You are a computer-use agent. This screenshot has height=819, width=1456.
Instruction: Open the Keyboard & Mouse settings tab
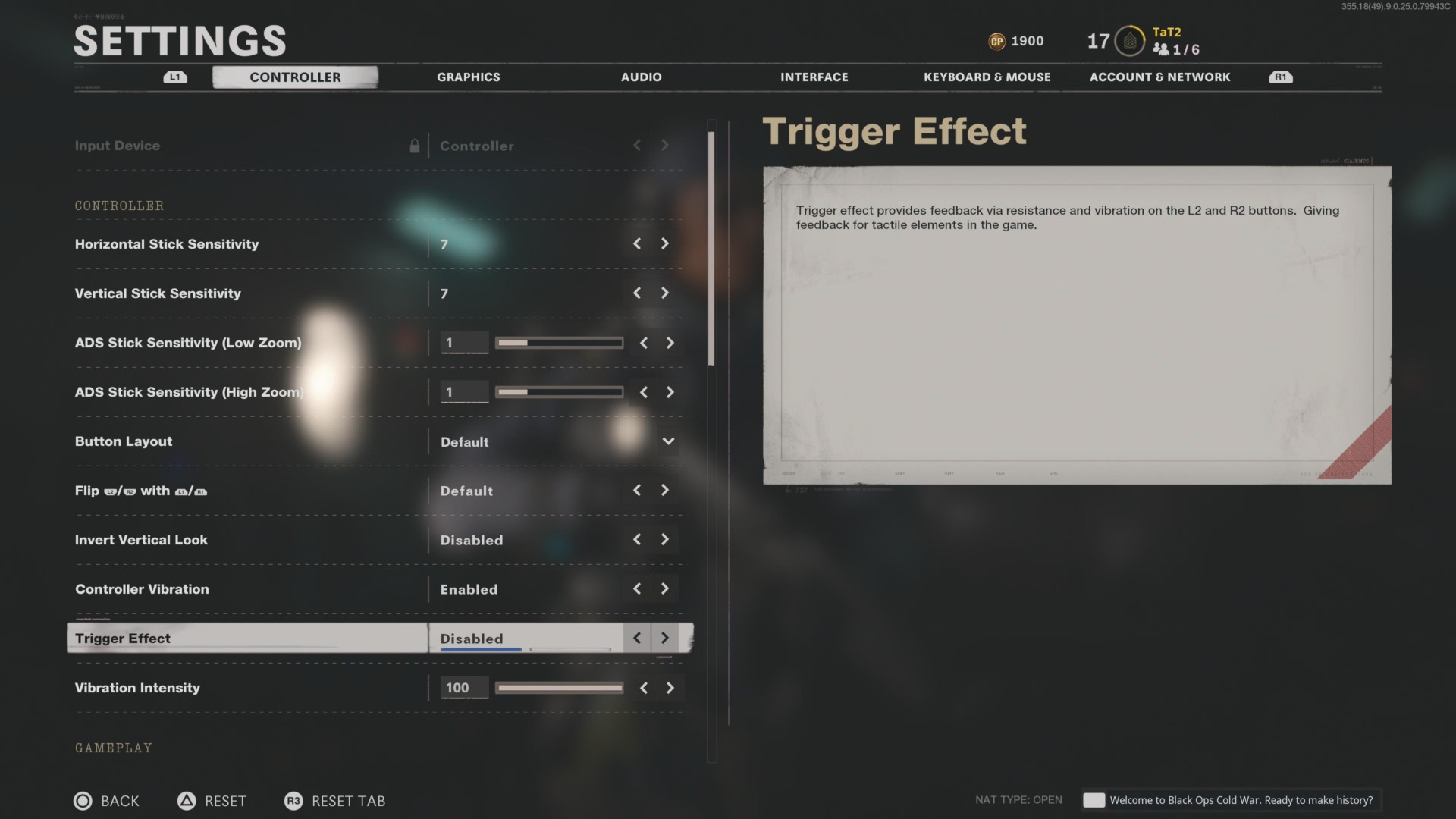[987, 77]
